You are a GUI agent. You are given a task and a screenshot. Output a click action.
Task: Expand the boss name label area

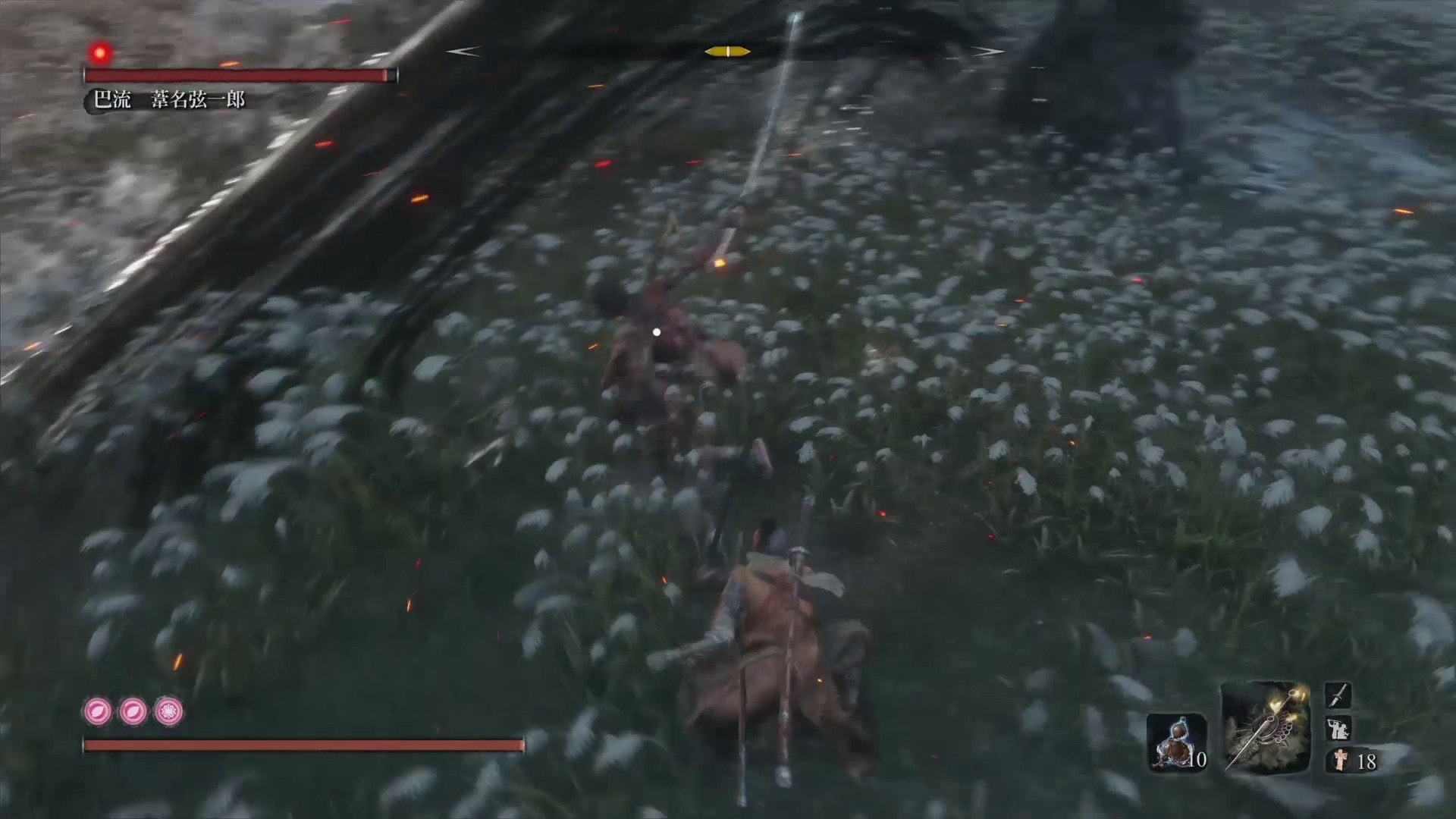(171, 99)
